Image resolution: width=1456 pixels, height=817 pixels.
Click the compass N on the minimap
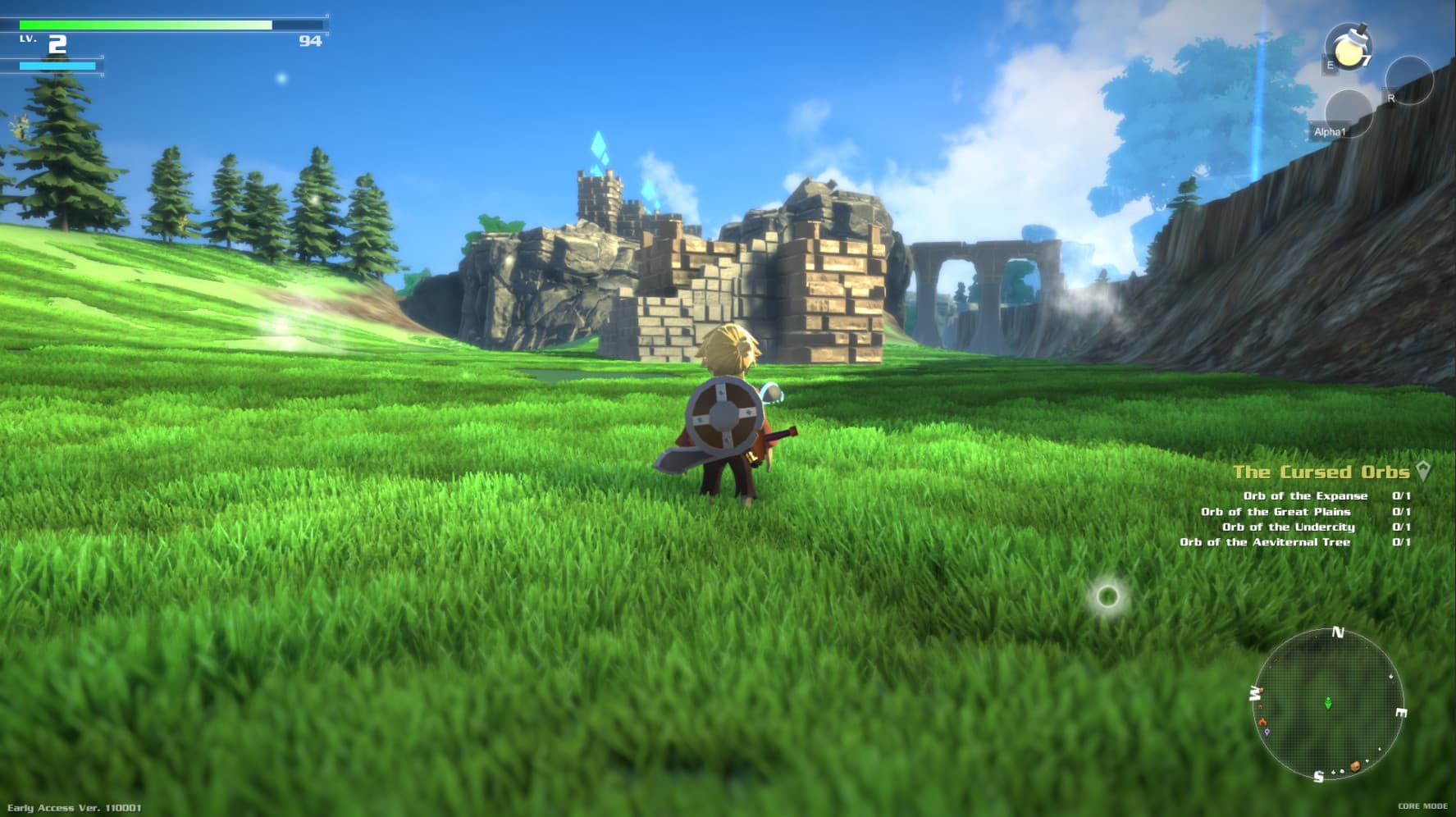[x=1338, y=632]
